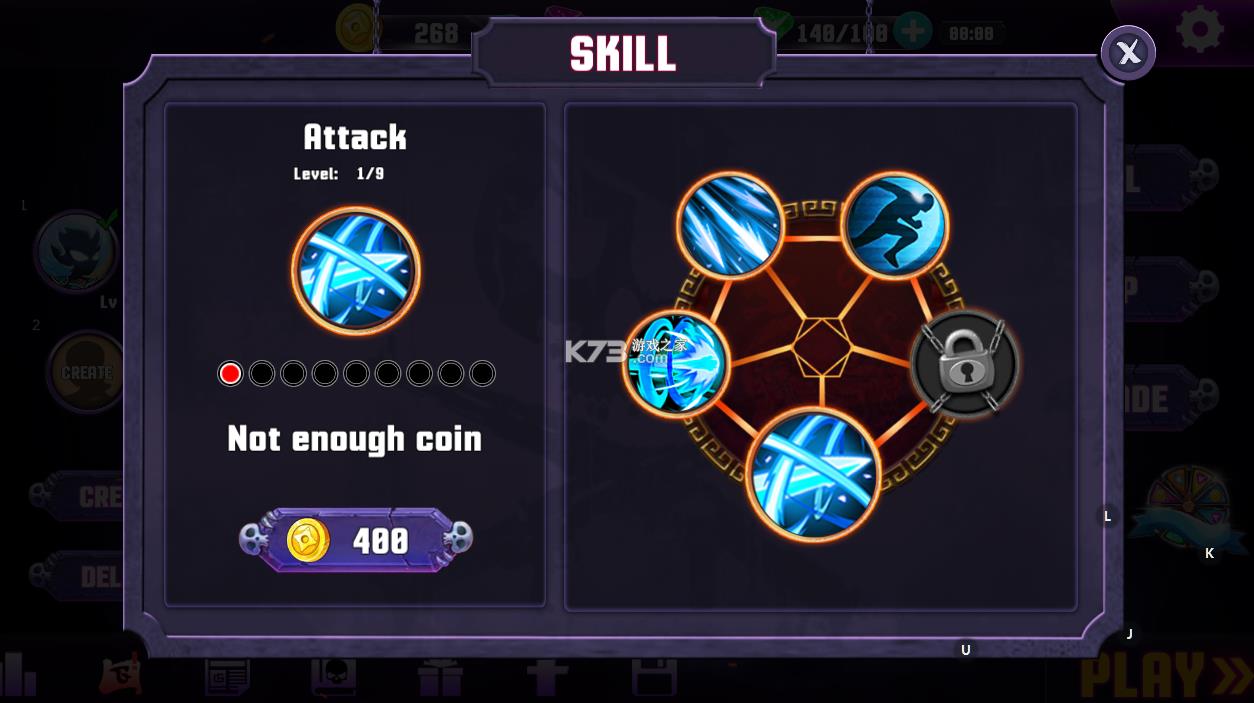Buy the Attack upgrade for 400 coins
1254x703 pixels.
tap(355, 540)
